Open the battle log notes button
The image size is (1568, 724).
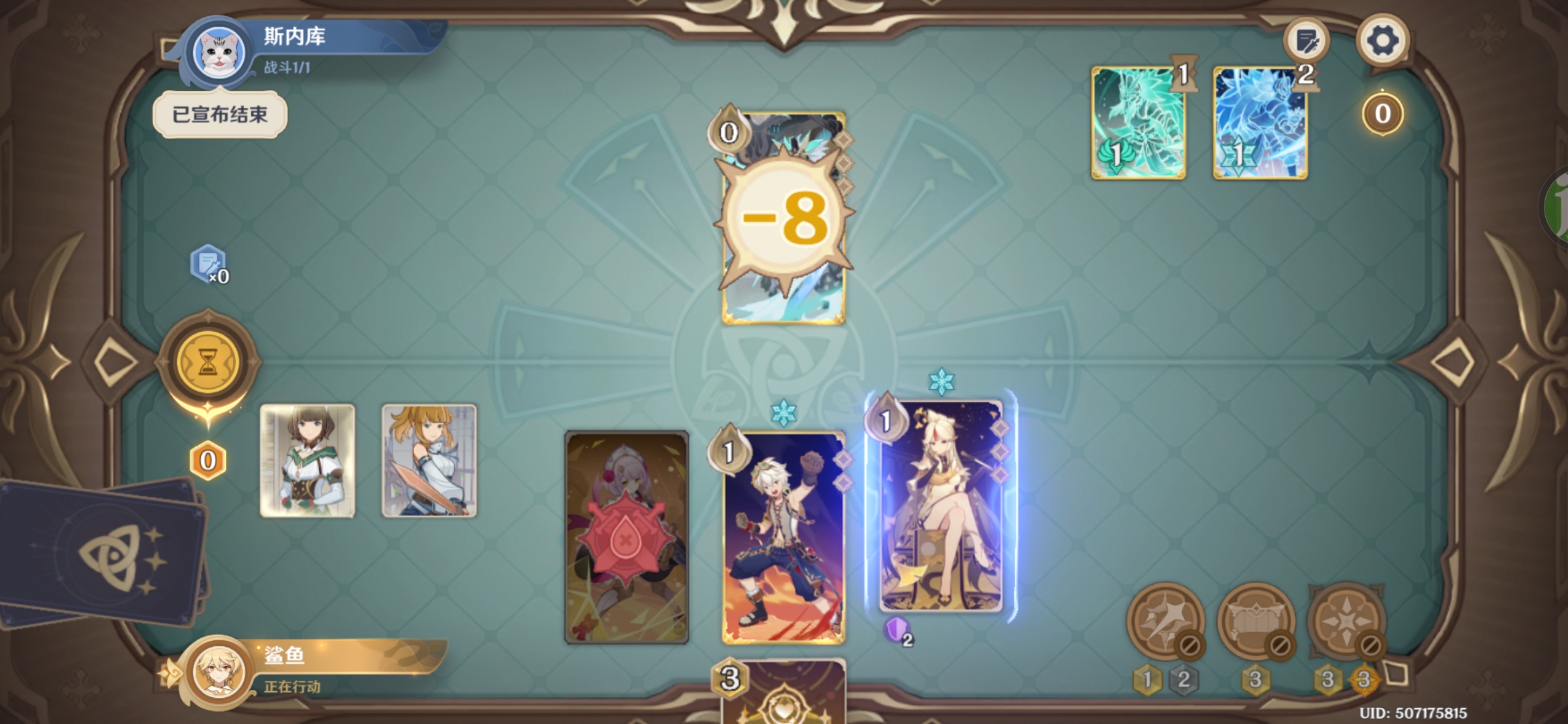click(1306, 42)
